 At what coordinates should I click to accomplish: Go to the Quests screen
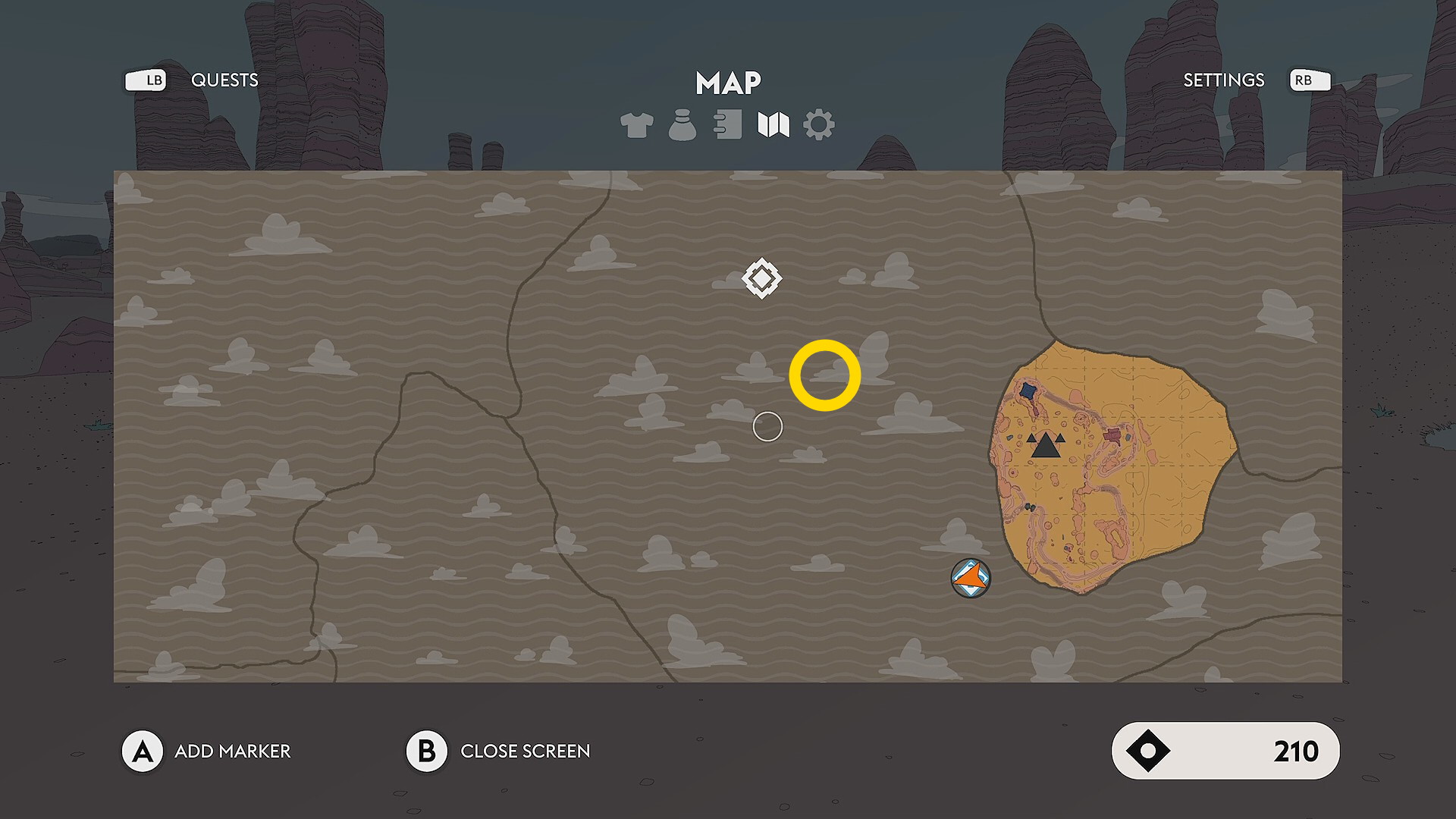(224, 80)
